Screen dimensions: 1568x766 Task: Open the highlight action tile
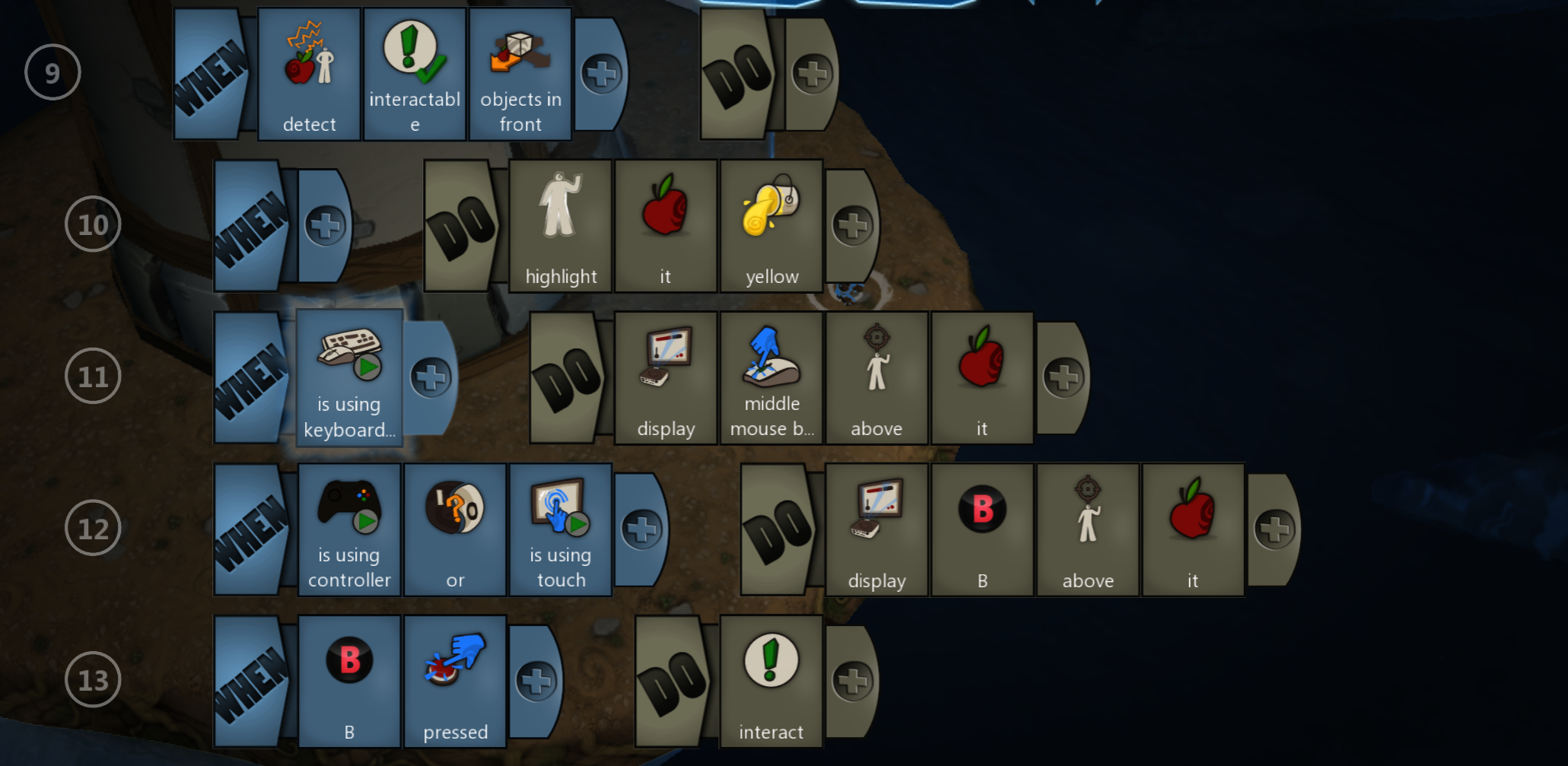click(x=561, y=226)
